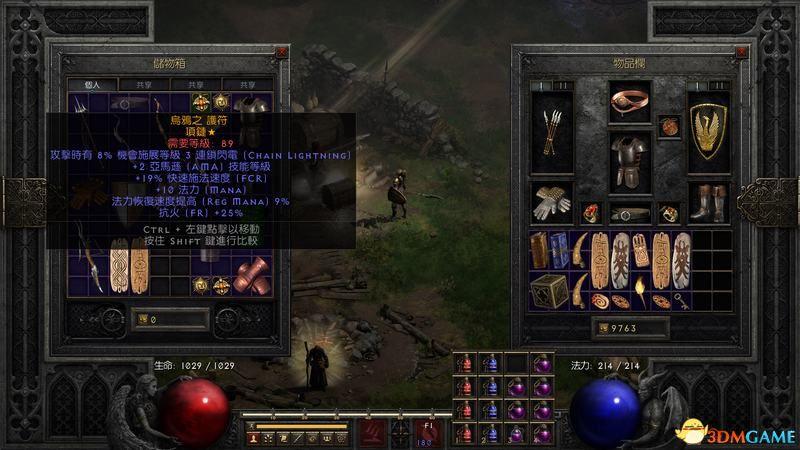Click the inventory gold button showing 9763

click(x=629, y=327)
